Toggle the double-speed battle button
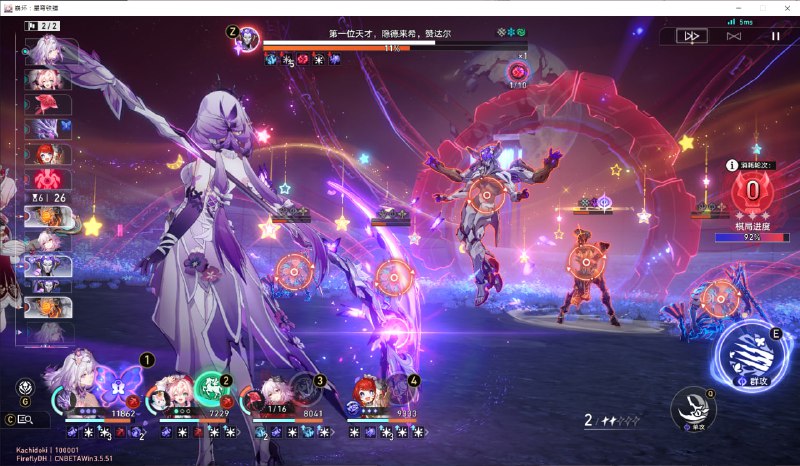Viewport: 800px width, 466px height. coord(691,36)
